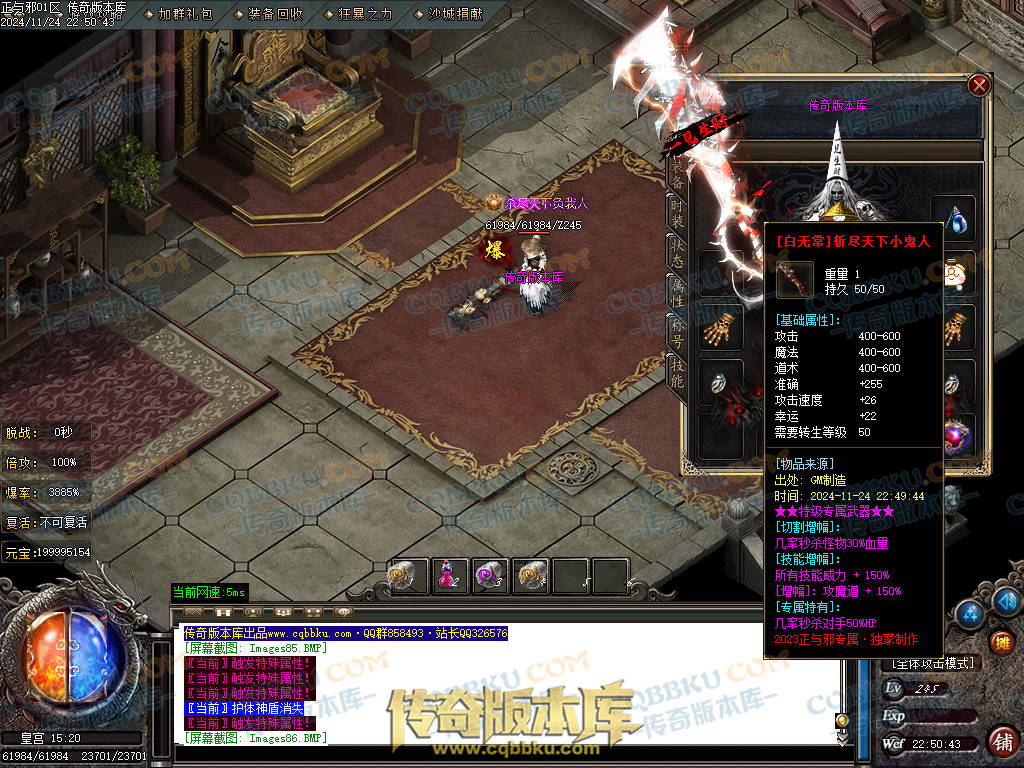Use the purple scroll in hotbar slot 3

point(488,575)
